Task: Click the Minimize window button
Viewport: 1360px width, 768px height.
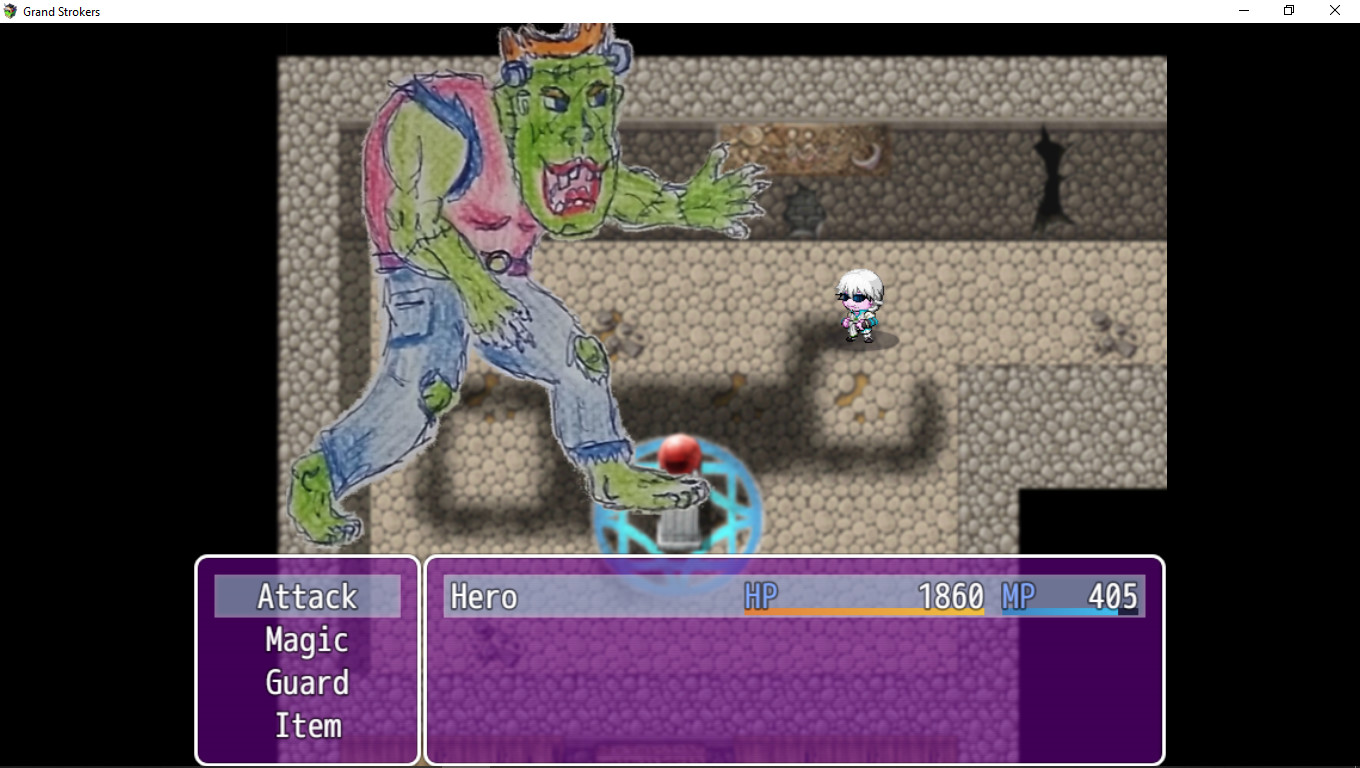Action: click(x=1243, y=10)
